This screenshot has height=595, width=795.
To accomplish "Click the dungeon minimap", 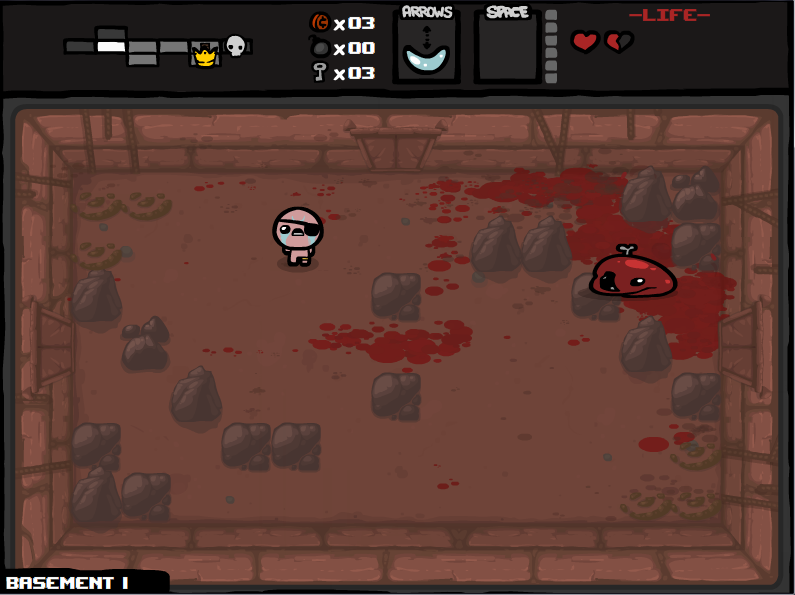I will pyautogui.click(x=157, y=47).
